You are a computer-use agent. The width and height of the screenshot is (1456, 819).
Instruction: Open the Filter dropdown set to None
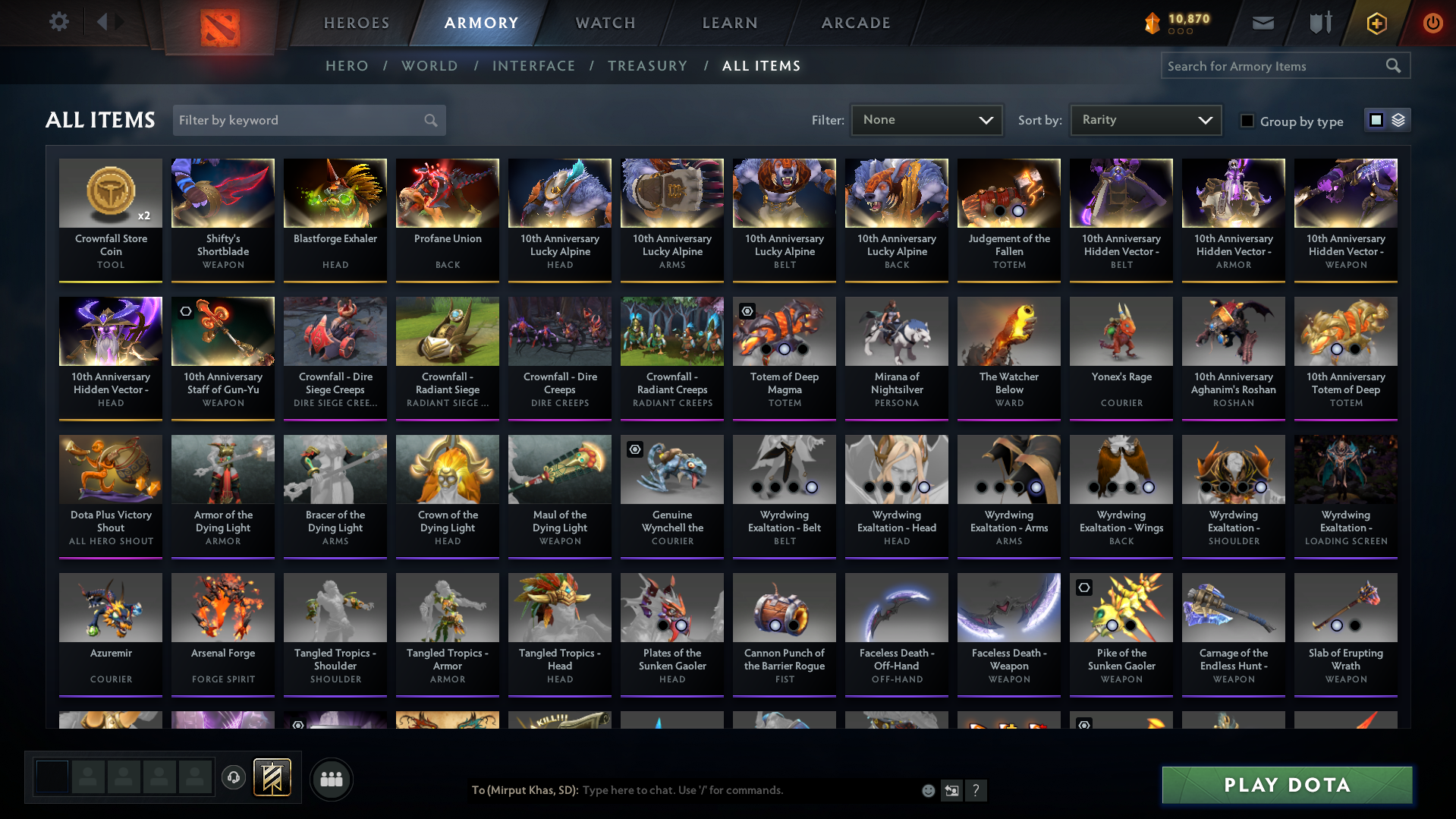(x=926, y=120)
